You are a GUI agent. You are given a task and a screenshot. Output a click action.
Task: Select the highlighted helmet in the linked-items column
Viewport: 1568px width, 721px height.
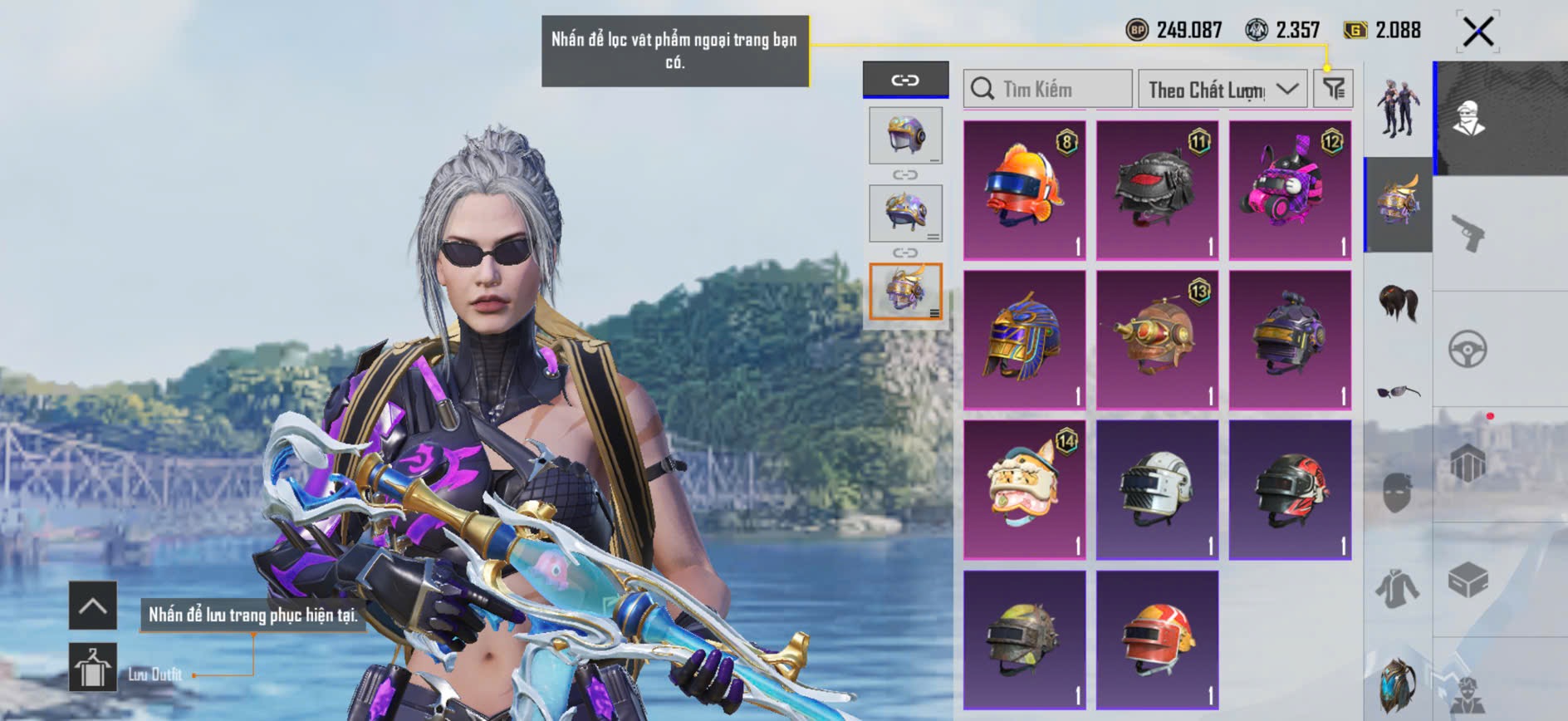pos(905,291)
